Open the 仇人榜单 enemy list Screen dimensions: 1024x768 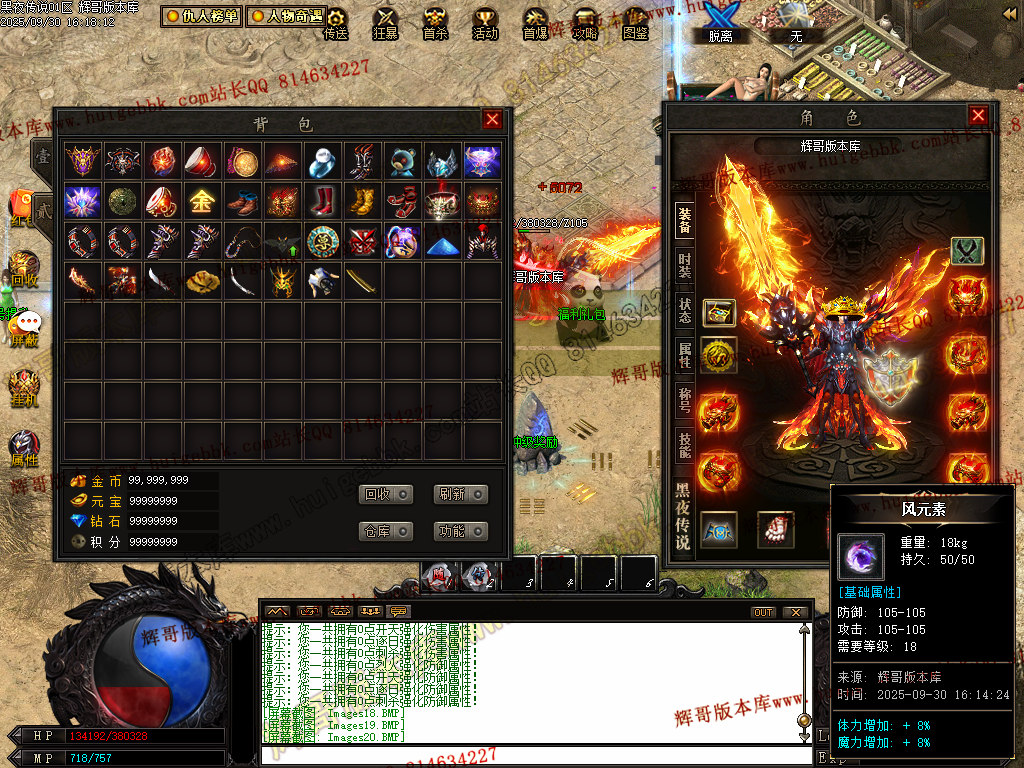pyautogui.click(x=201, y=16)
